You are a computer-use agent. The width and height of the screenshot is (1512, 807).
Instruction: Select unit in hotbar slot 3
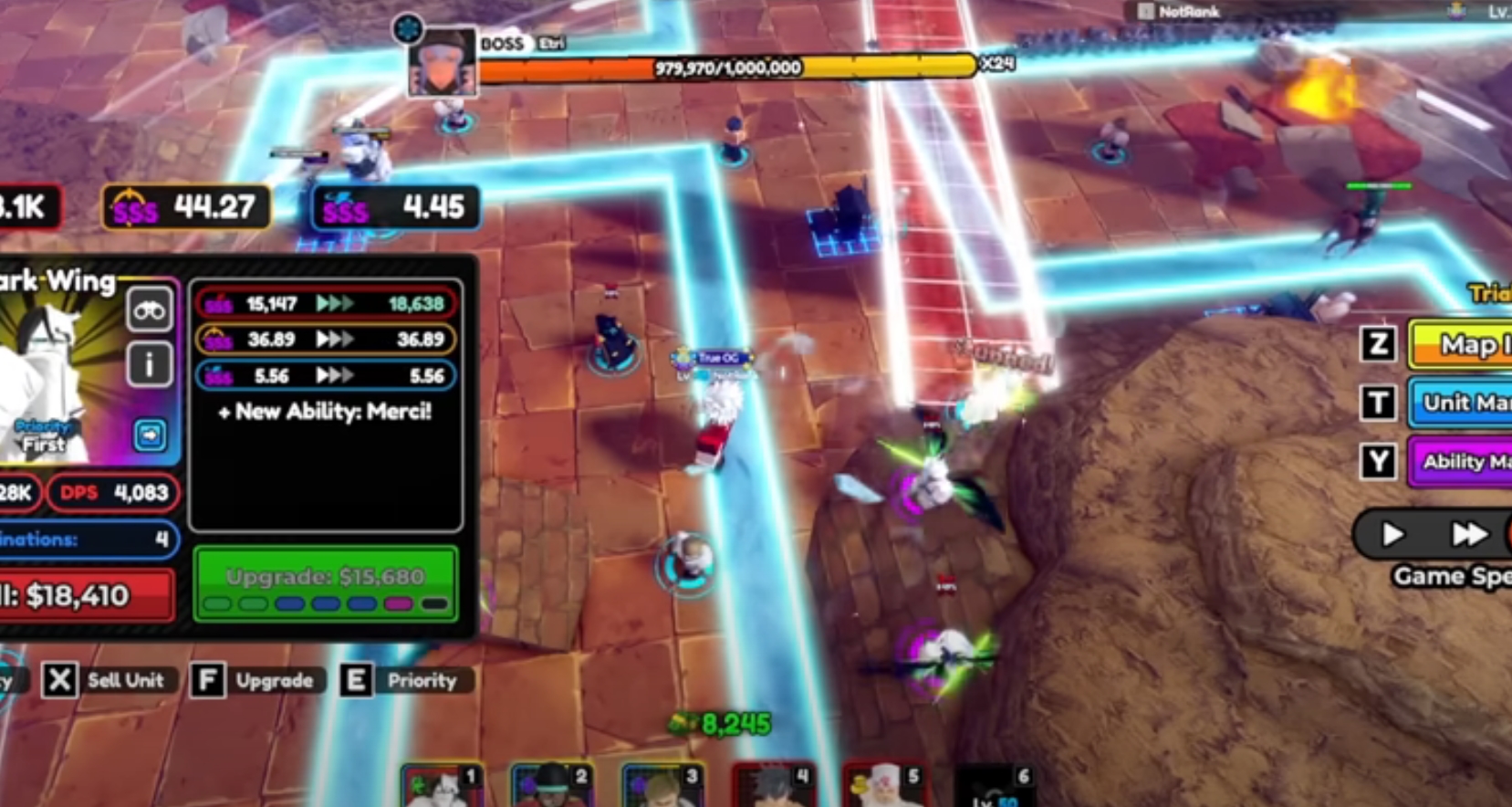point(663,787)
